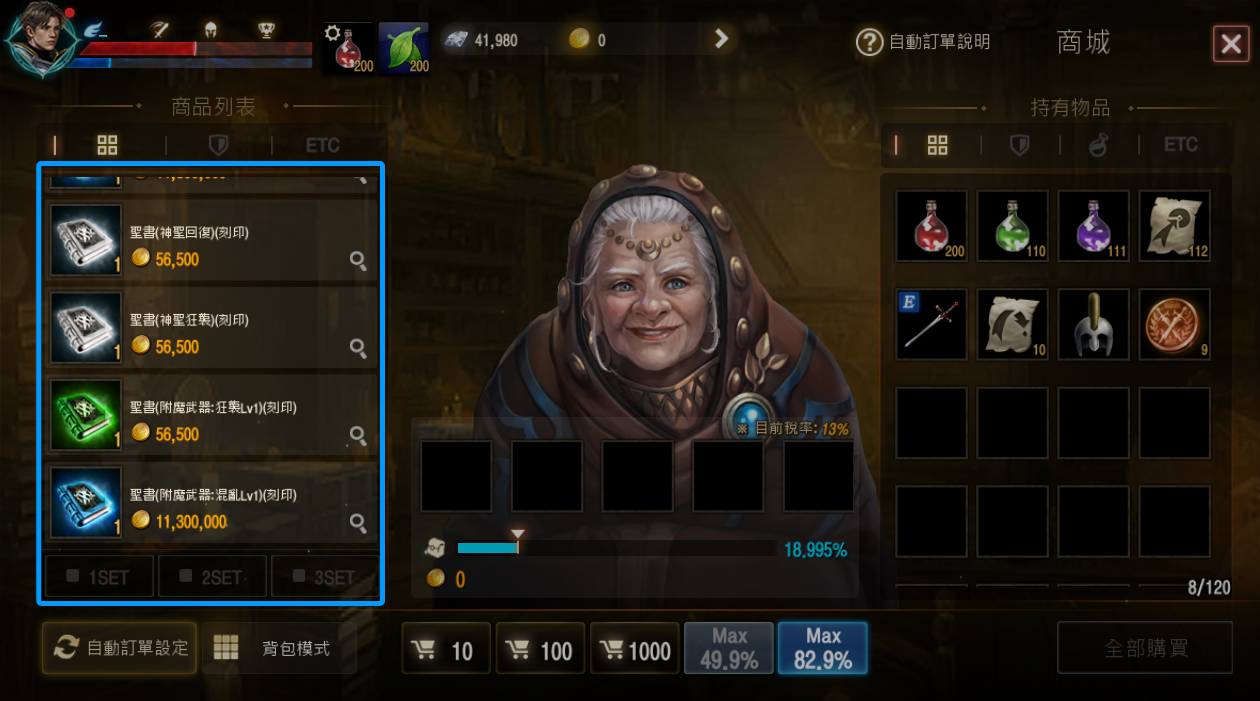The width and height of the screenshot is (1260, 701).
Task: Add 1000 to the cart quantity
Action: [x=635, y=651]
